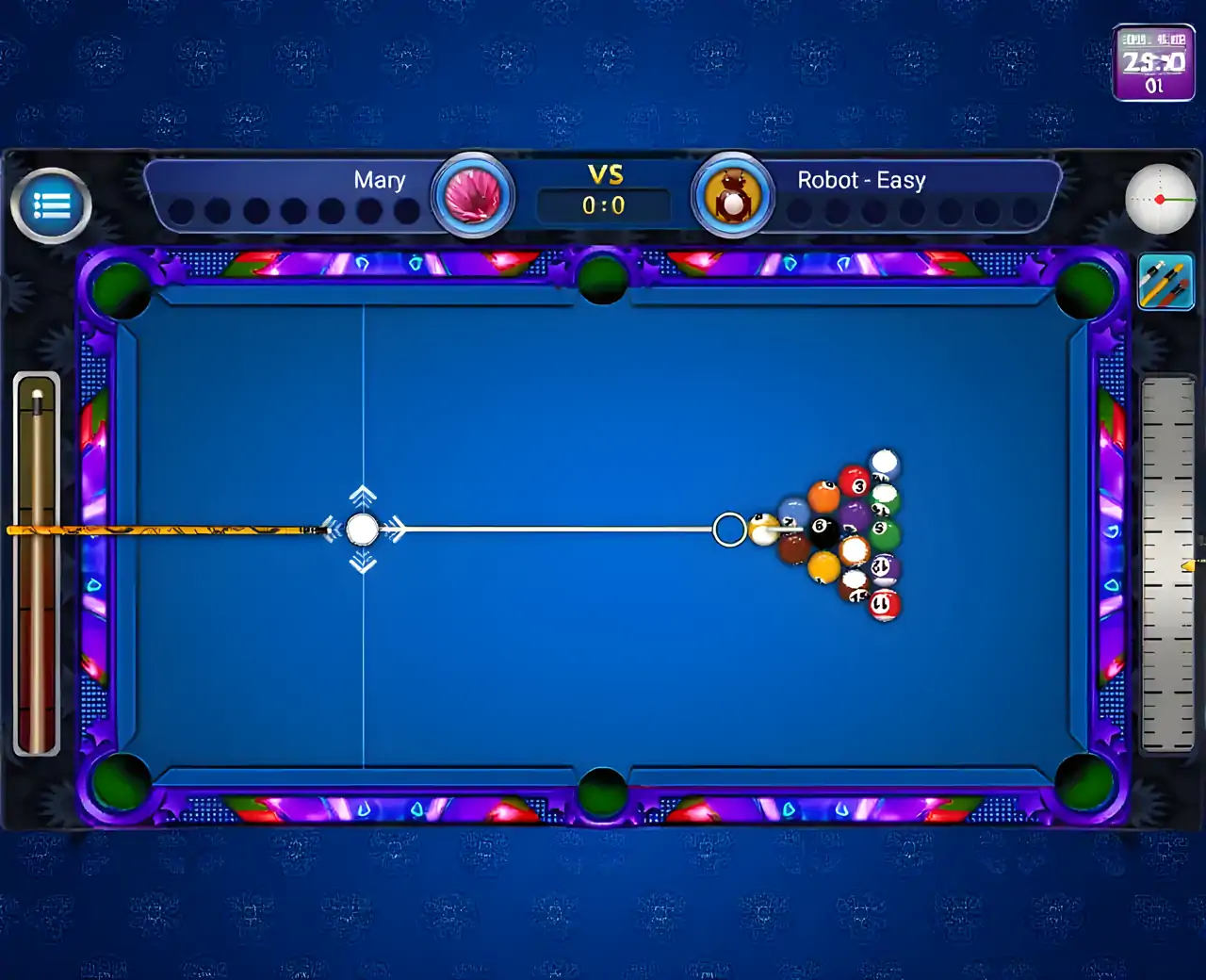Click the purple timer widget
1206x980 pixels.
[1154, 63]
